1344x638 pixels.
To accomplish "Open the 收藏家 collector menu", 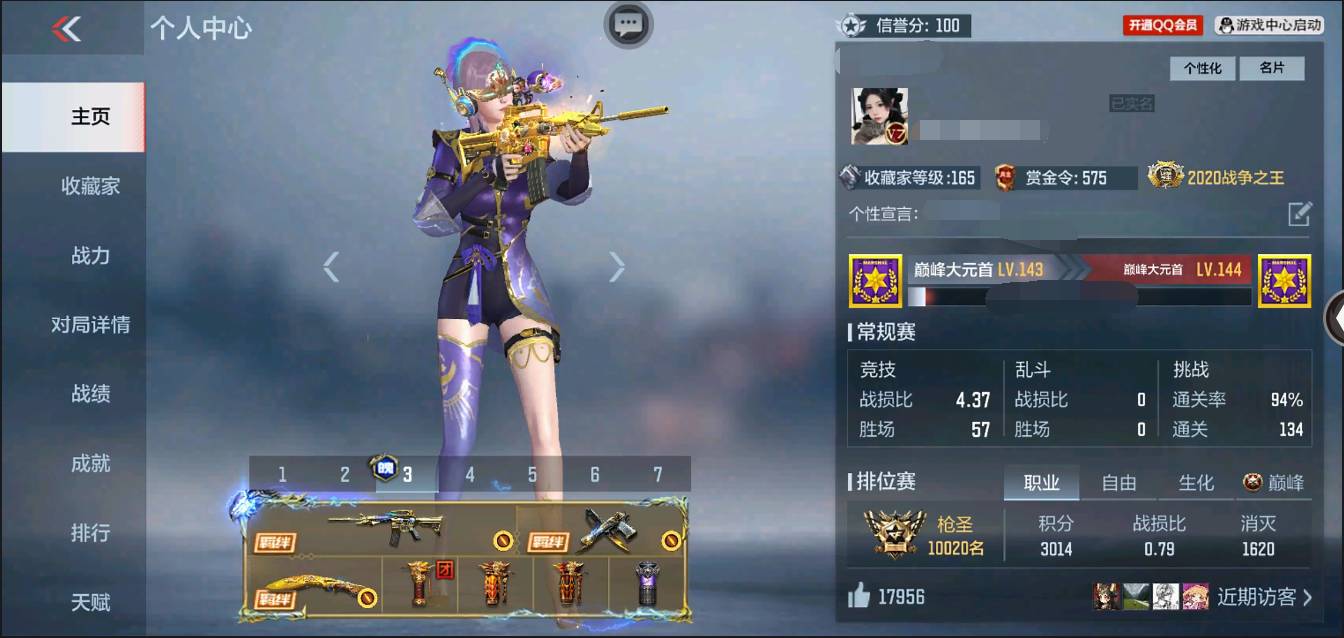I will [90, 186].
